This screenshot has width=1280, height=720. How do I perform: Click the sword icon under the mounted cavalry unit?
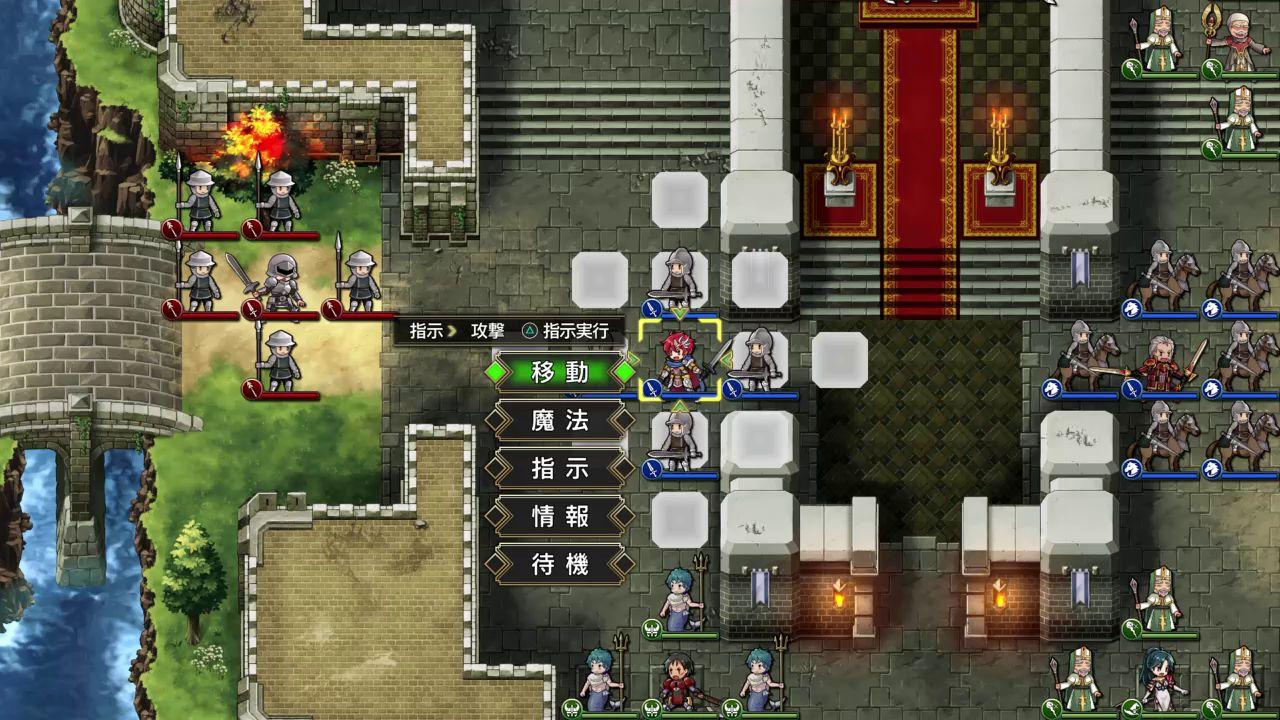1132,388
